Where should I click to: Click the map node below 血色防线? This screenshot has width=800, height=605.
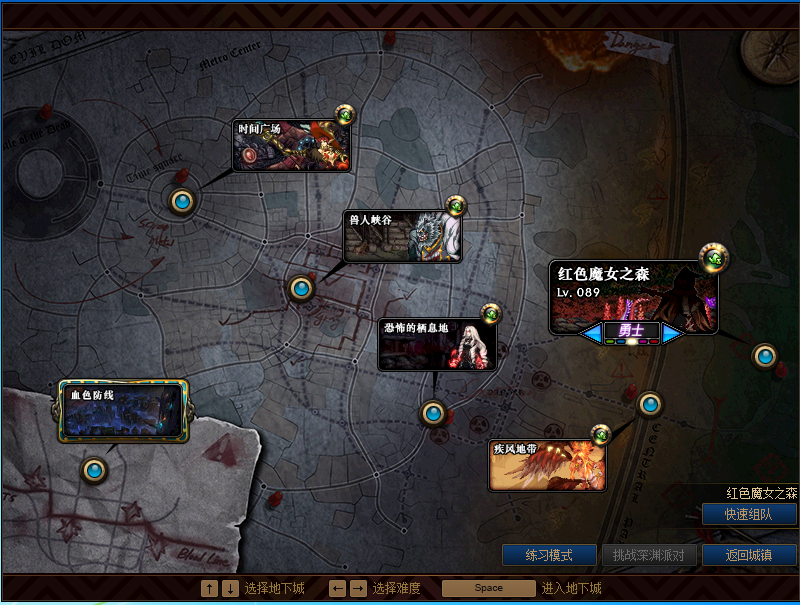click(x=95, y=469)
